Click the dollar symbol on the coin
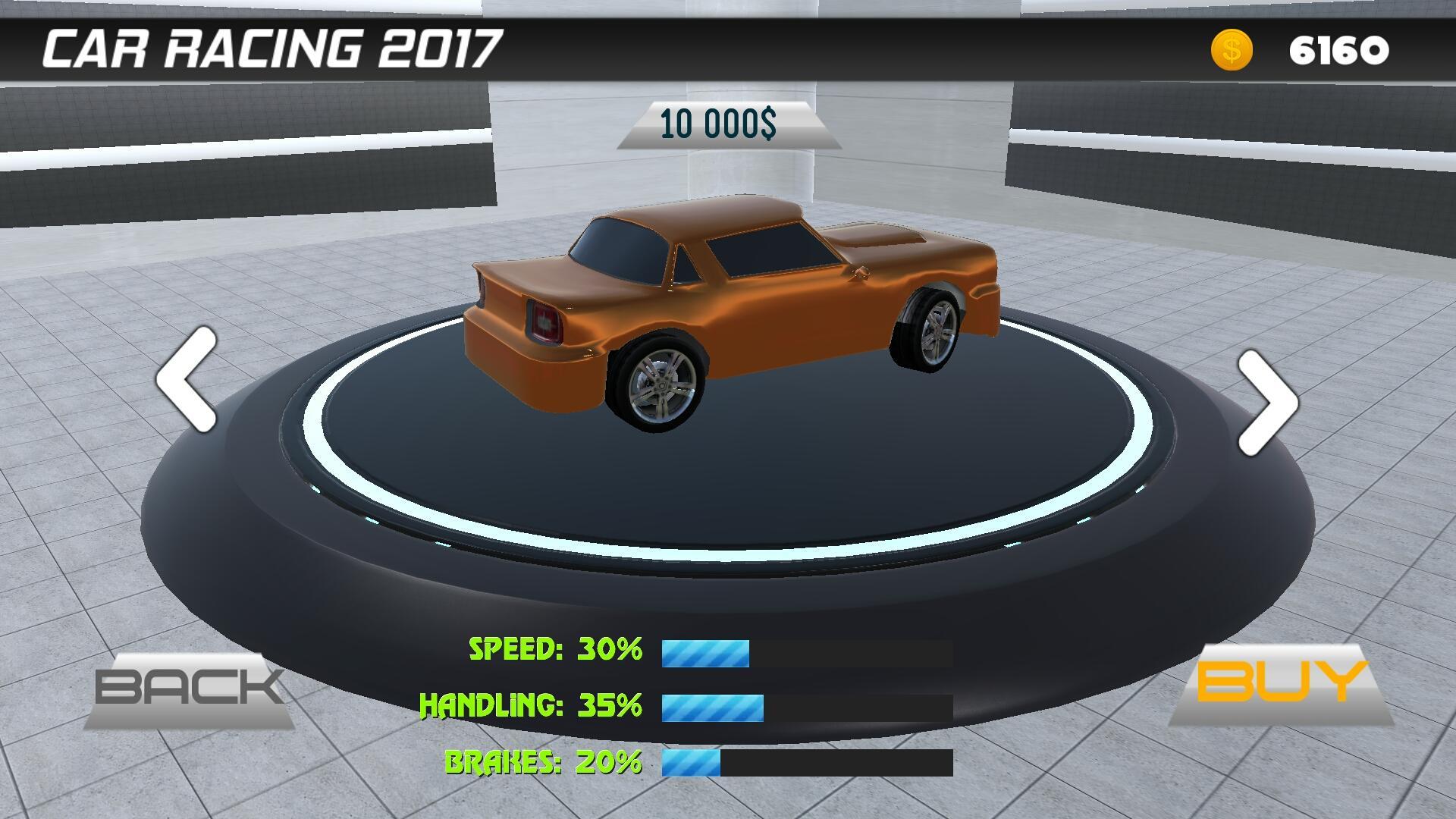This screenshot has height=819, width=1456. pyautogui.click(x=1233, y=50)
